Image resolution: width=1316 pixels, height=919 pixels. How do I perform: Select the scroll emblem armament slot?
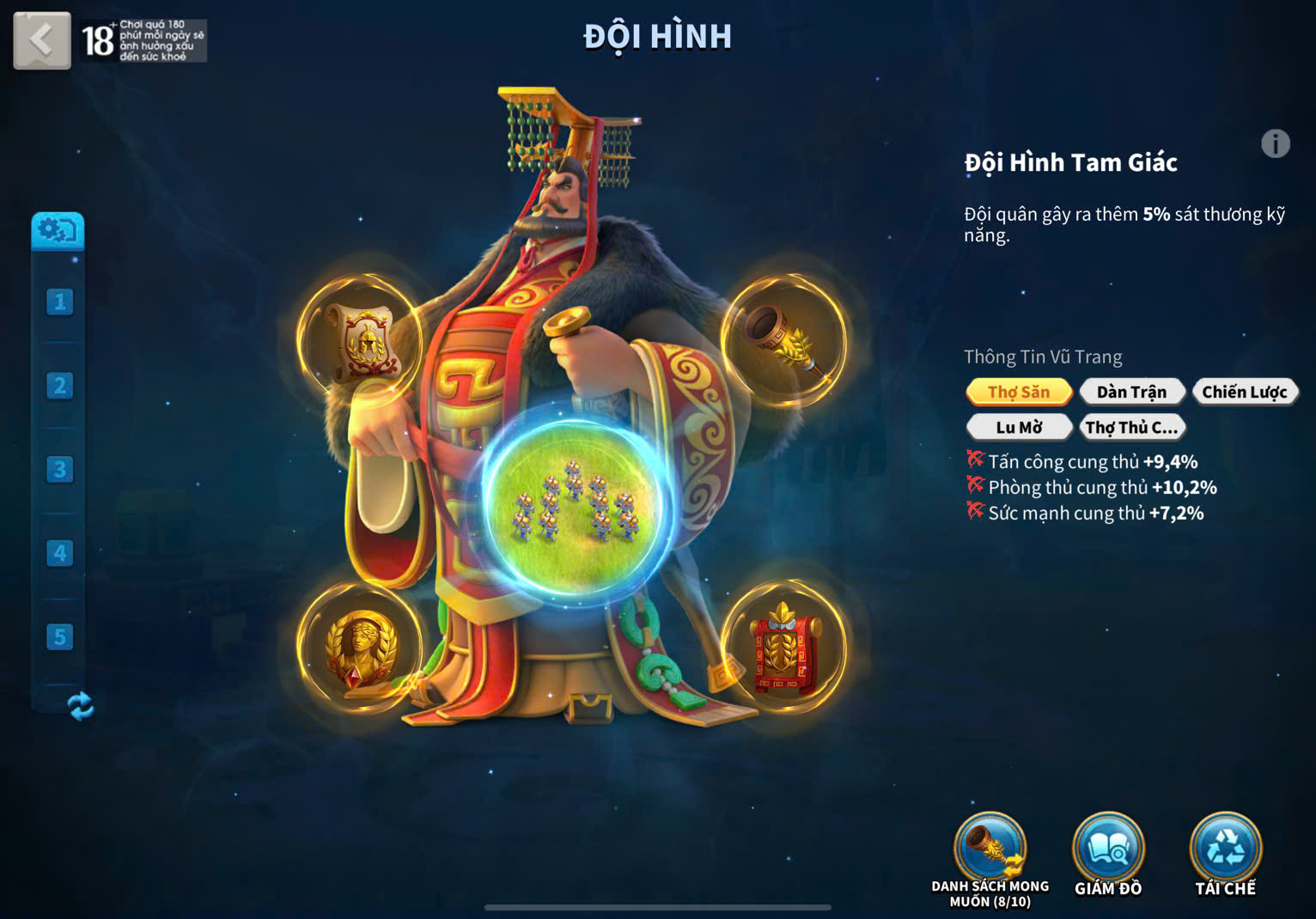(x=360, y=340)
